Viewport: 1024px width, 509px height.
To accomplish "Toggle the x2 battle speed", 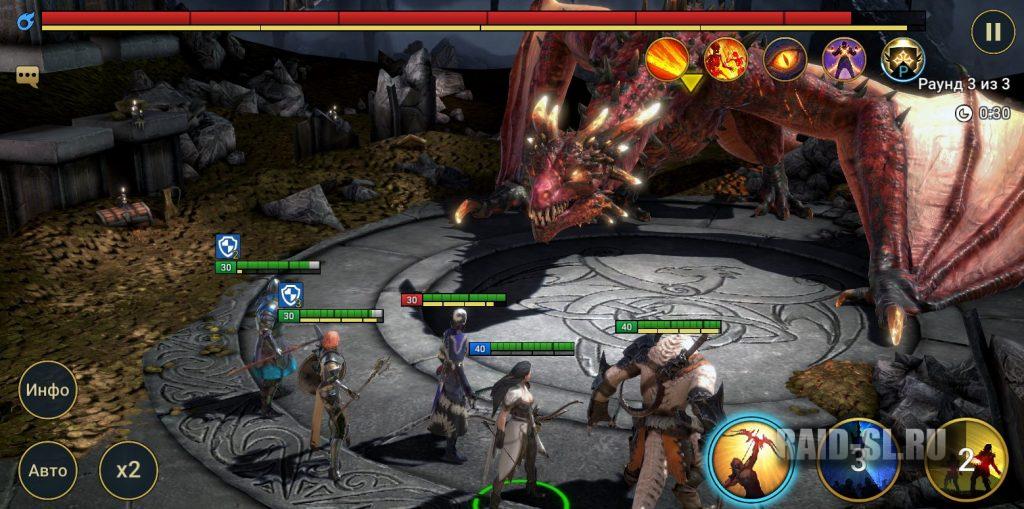I will pos(128,470).
